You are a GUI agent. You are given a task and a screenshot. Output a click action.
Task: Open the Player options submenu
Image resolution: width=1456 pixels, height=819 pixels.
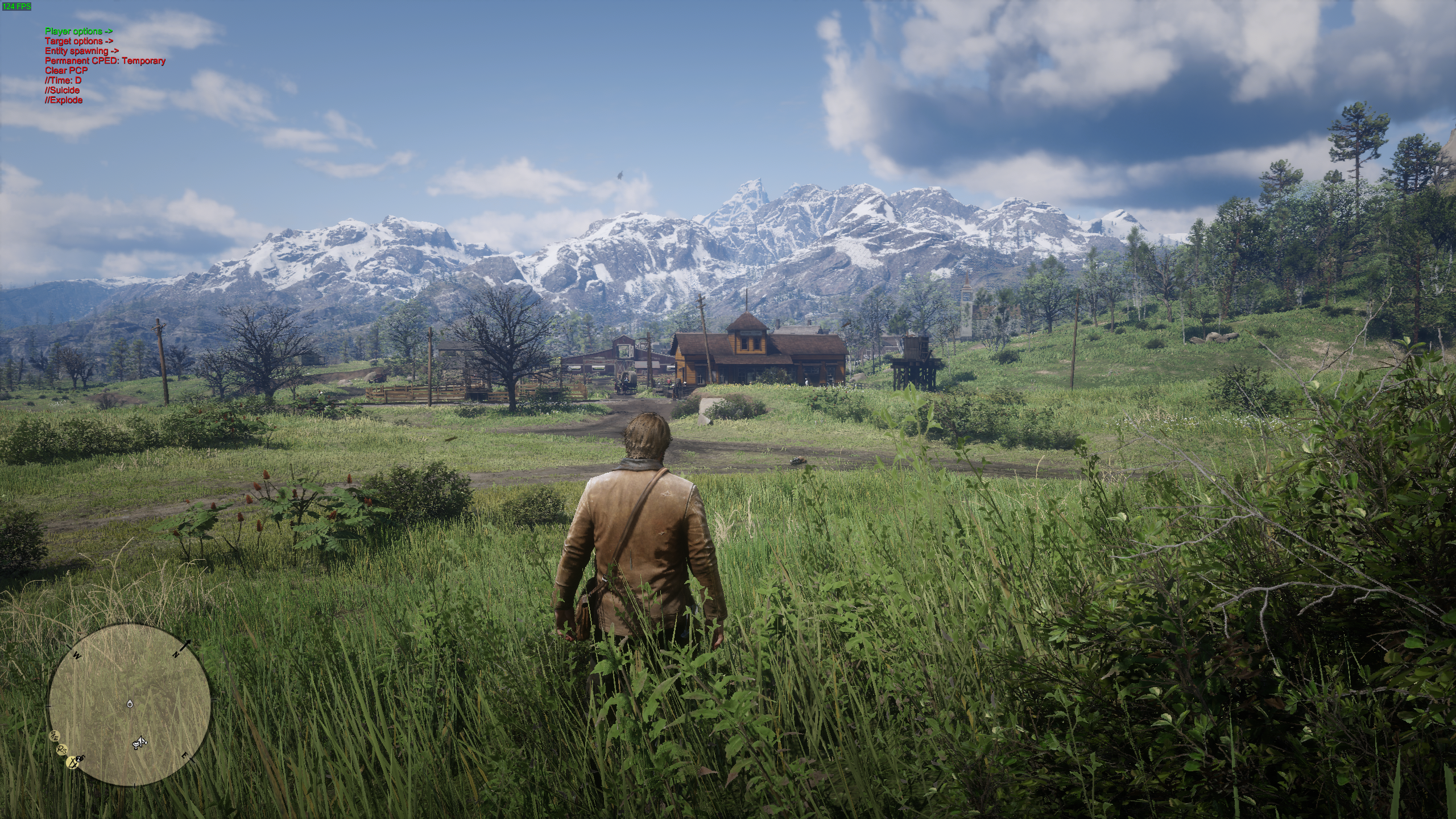78,31
